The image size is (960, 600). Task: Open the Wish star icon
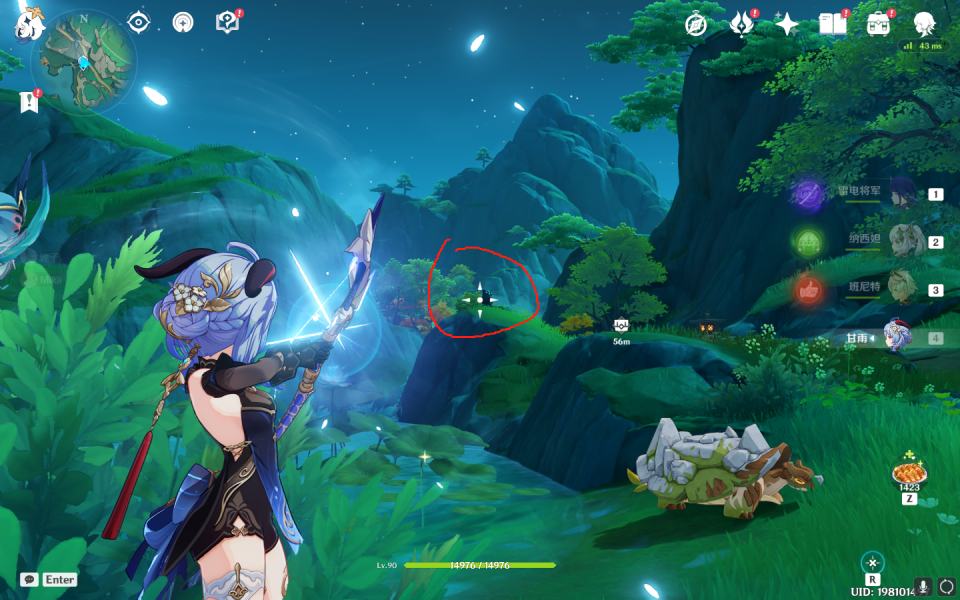pos(787,24)
